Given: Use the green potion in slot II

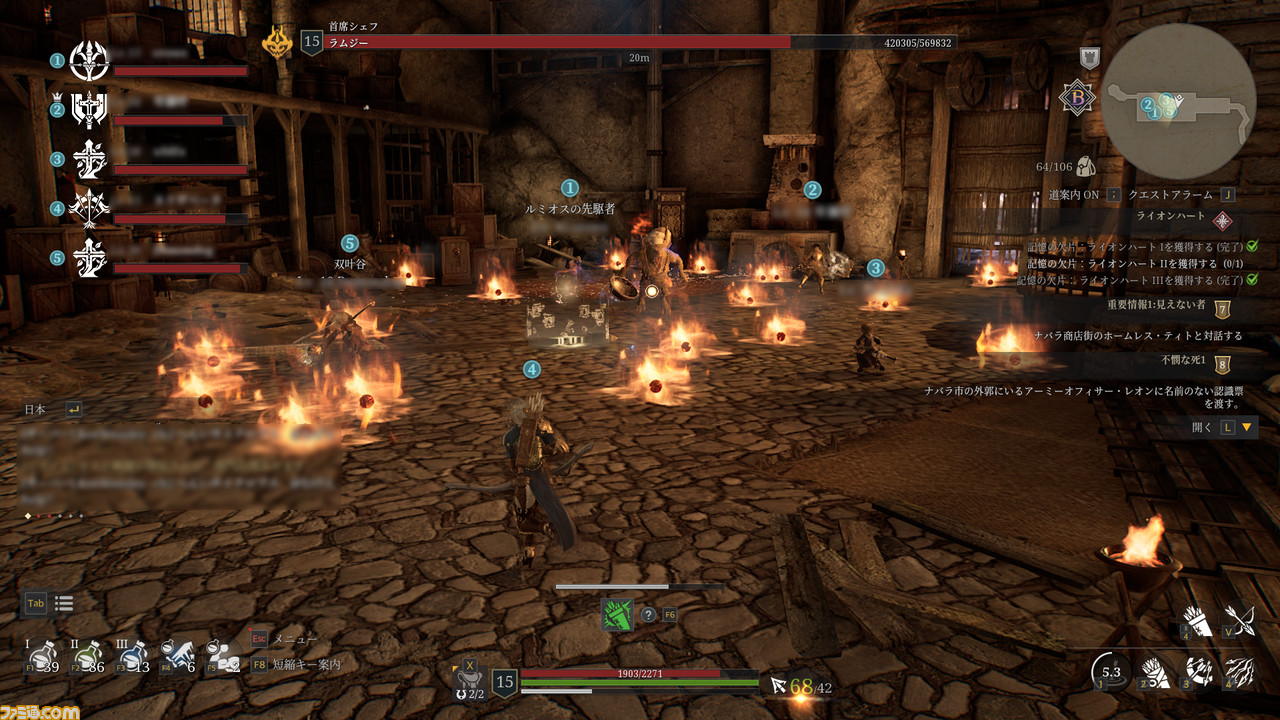Looking at the screenshot, I should pos(87,656).
